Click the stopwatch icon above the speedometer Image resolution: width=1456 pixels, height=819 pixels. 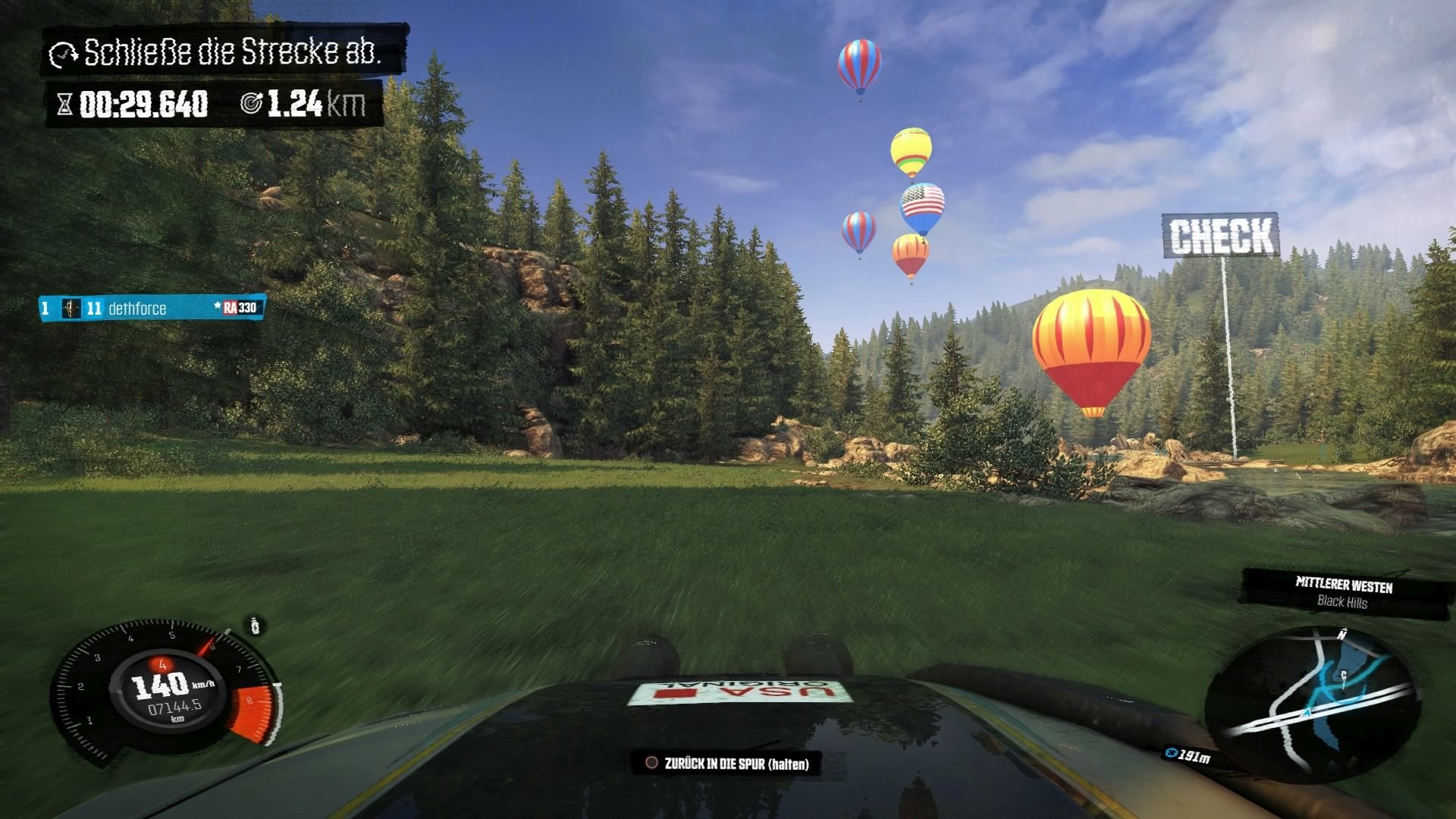[x=256, y=626]
